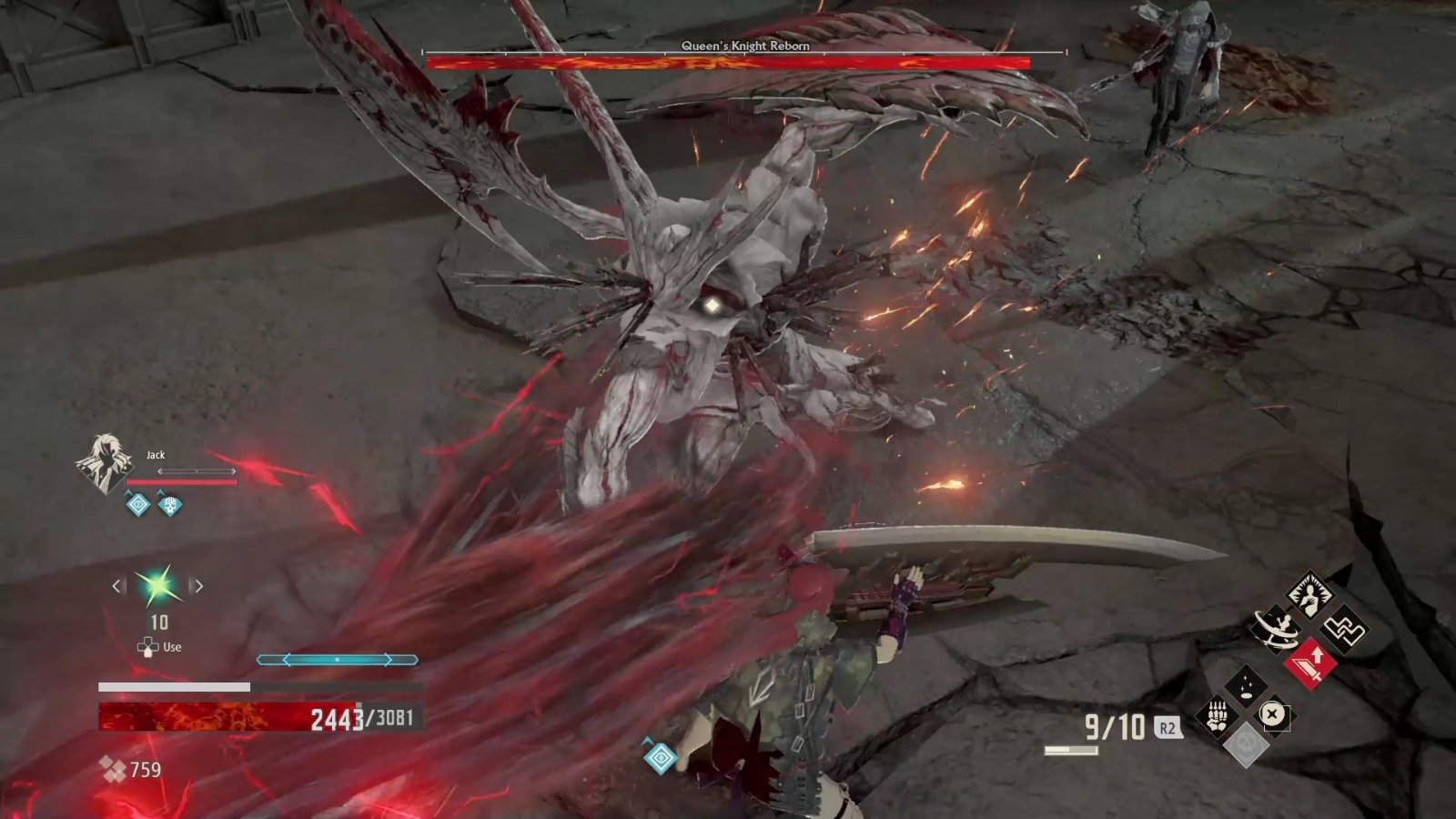Cycle to the previous quick item via left arrow

tap(116, 586)
